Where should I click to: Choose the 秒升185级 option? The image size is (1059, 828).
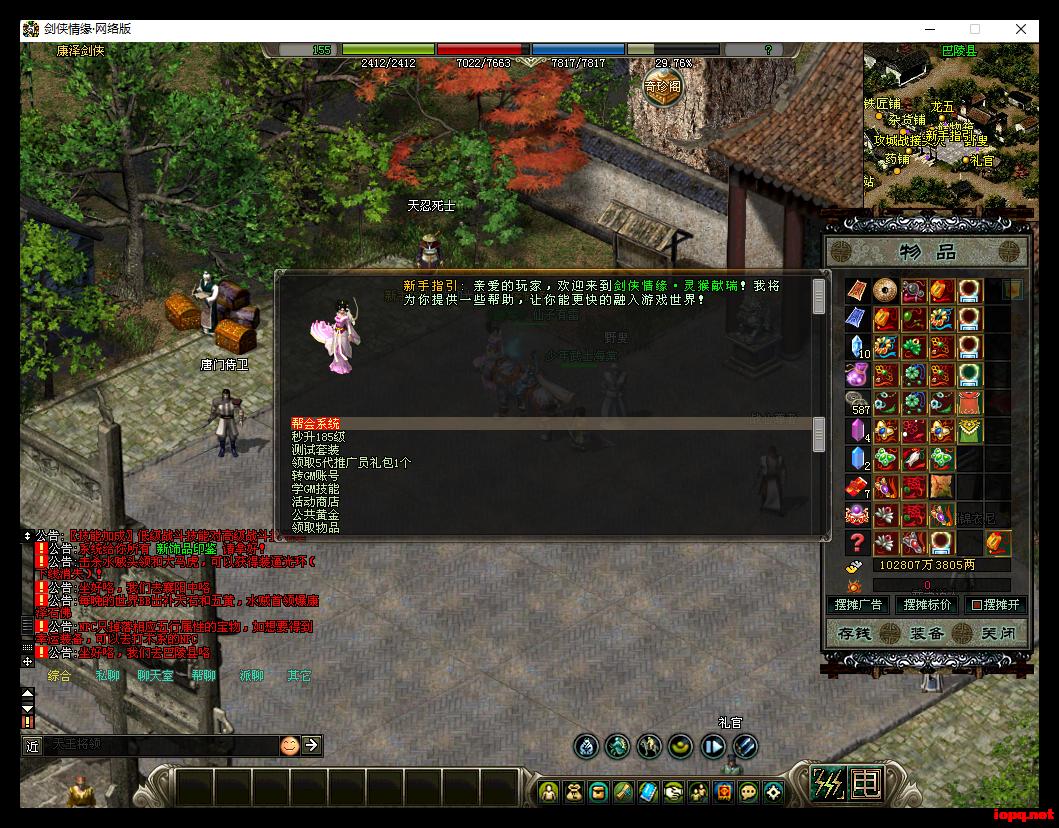(319, 437)
